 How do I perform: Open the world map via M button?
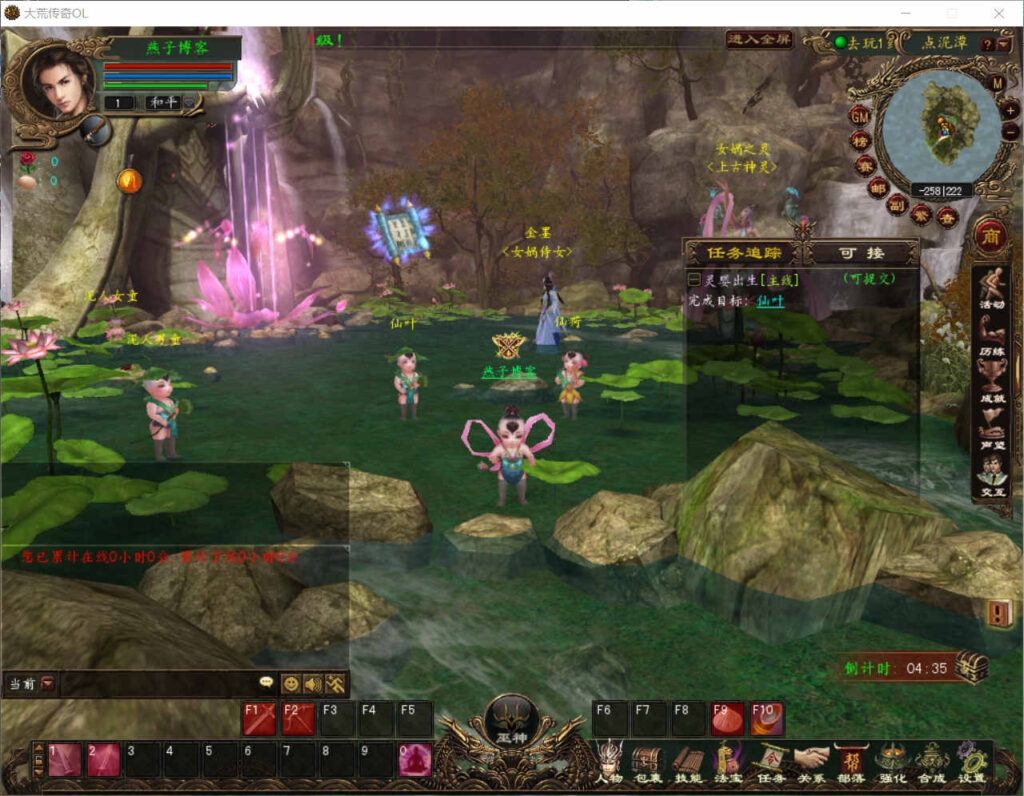(997, 83)
